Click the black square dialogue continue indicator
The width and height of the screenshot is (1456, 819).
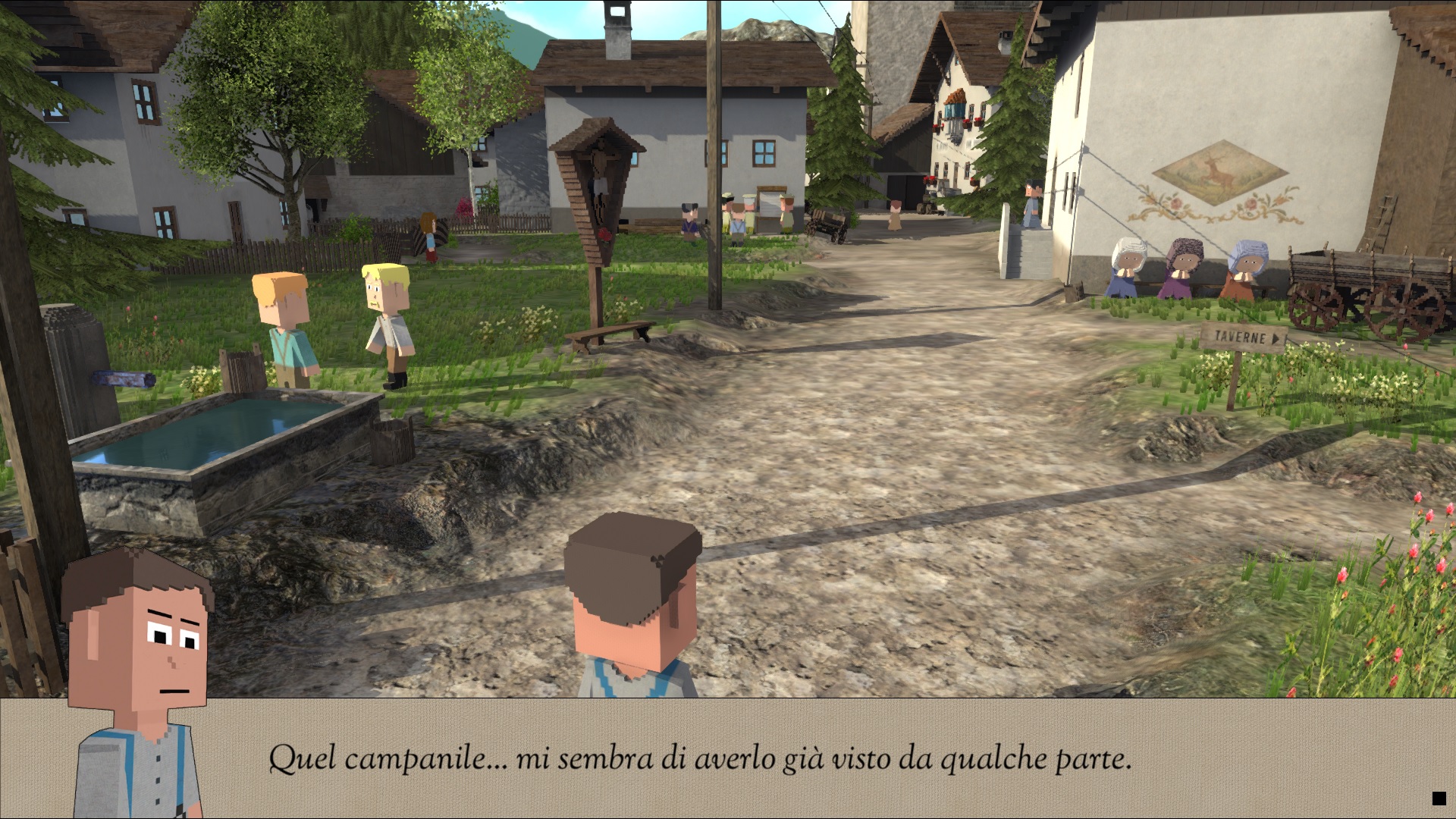pos(1439,798)
